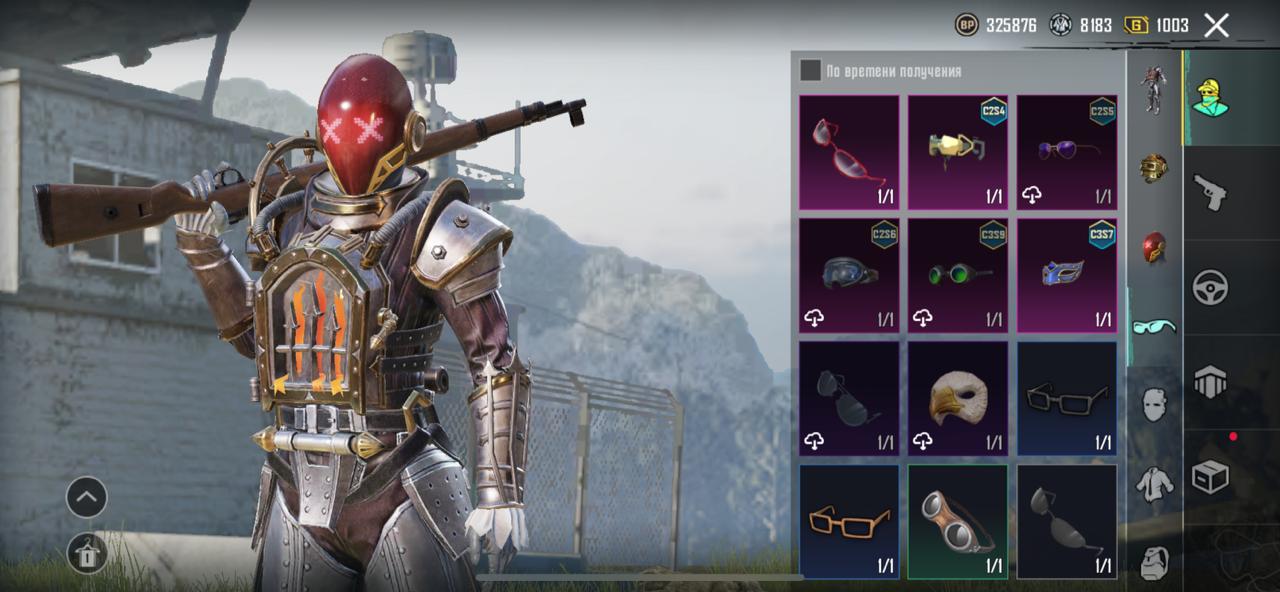Pick the C2S6 ski goggles

[x=849, y=275]
